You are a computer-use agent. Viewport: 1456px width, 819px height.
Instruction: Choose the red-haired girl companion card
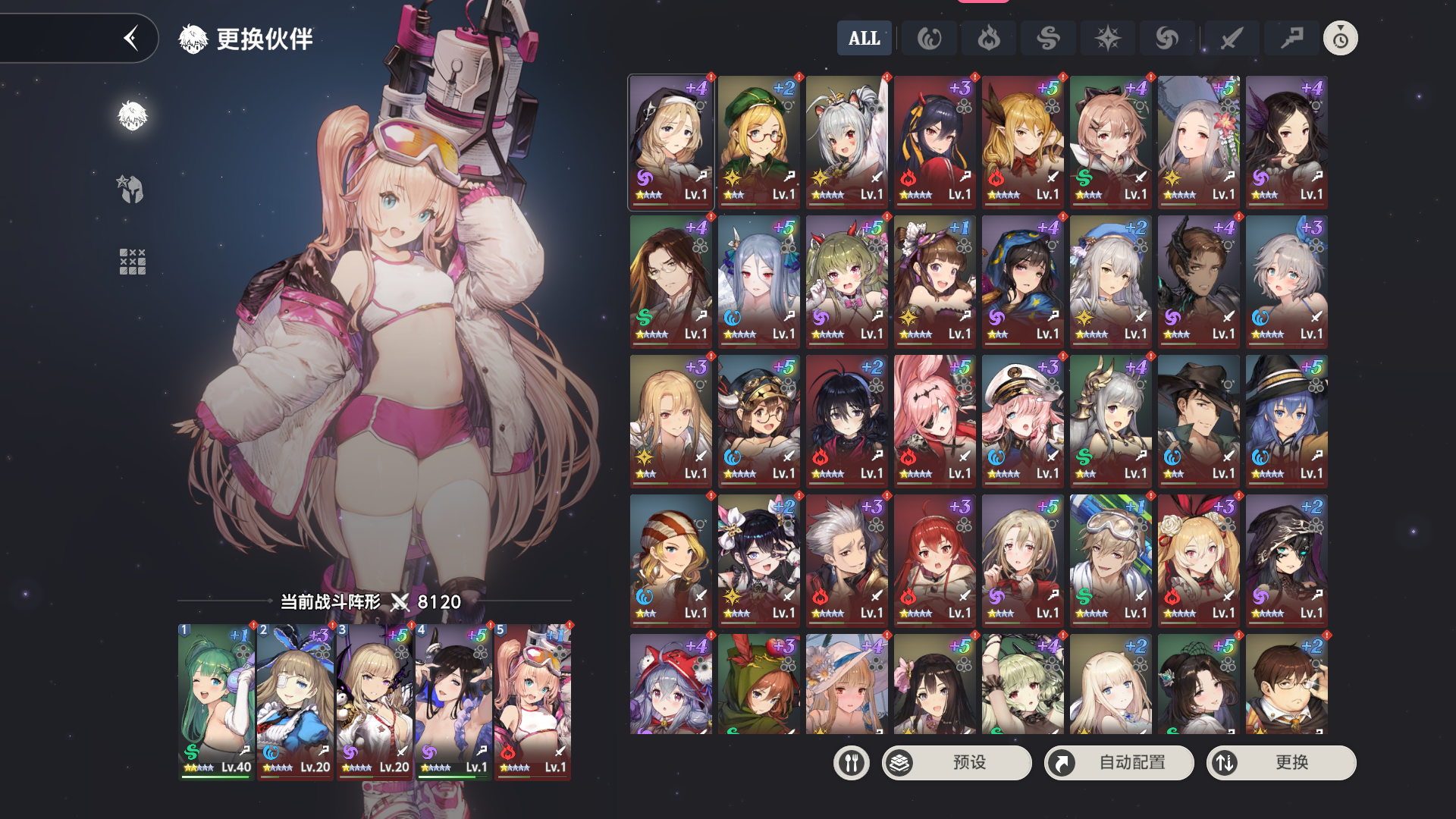934,560
